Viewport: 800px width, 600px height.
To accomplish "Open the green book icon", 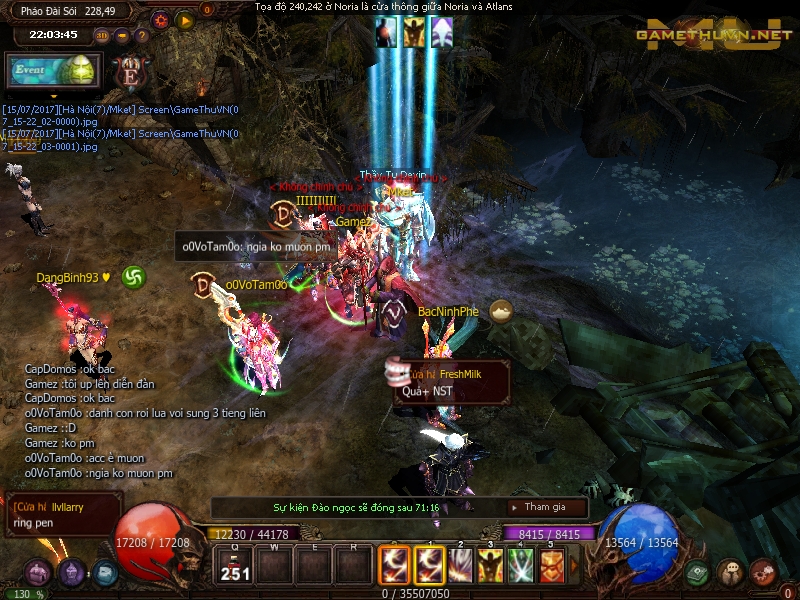I will (x=698, y=573).
